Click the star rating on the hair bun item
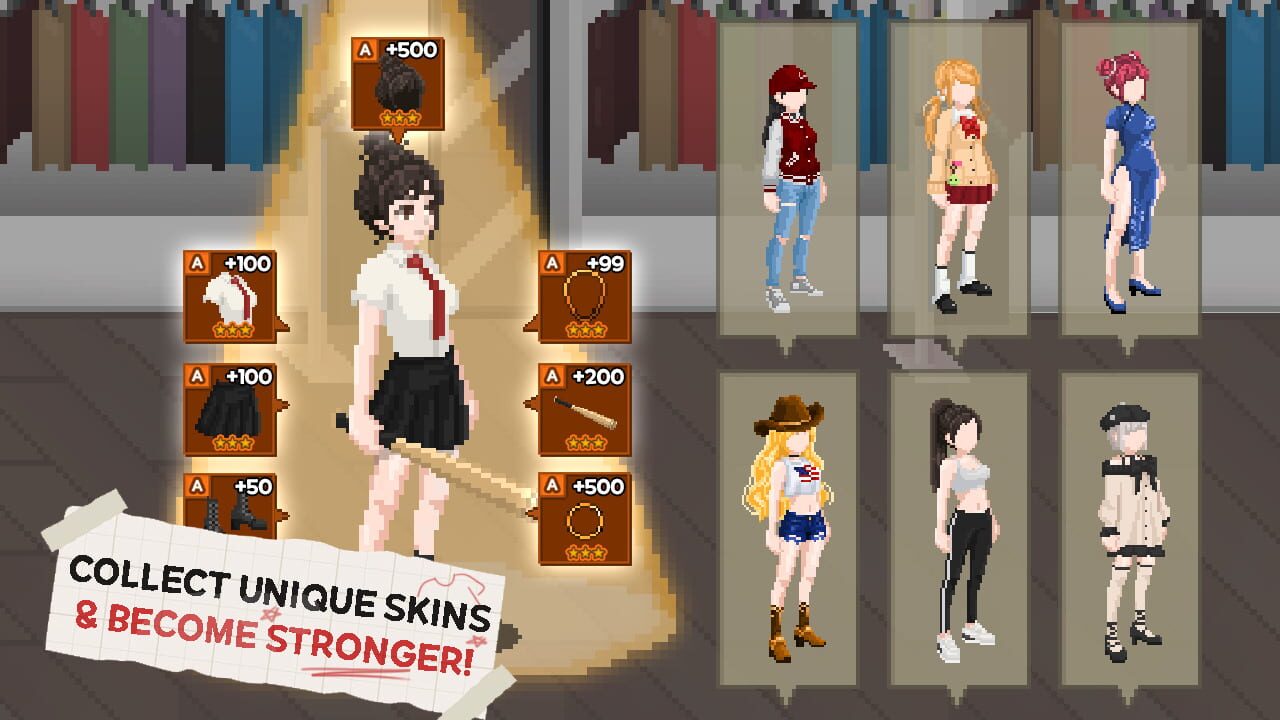 point(400,116)
